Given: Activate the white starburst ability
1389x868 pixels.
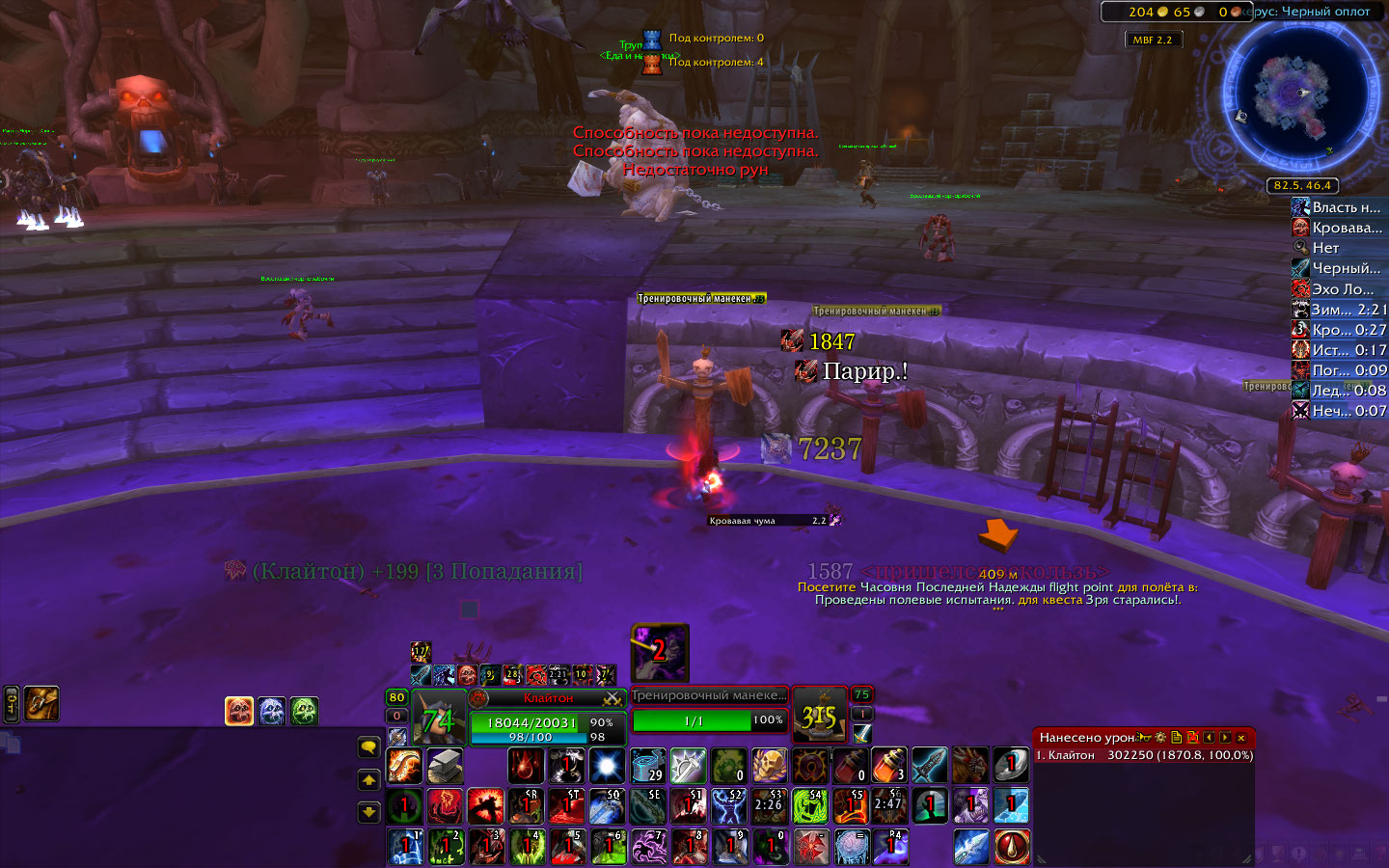Looking at the screenshot, I should (608, 767).
